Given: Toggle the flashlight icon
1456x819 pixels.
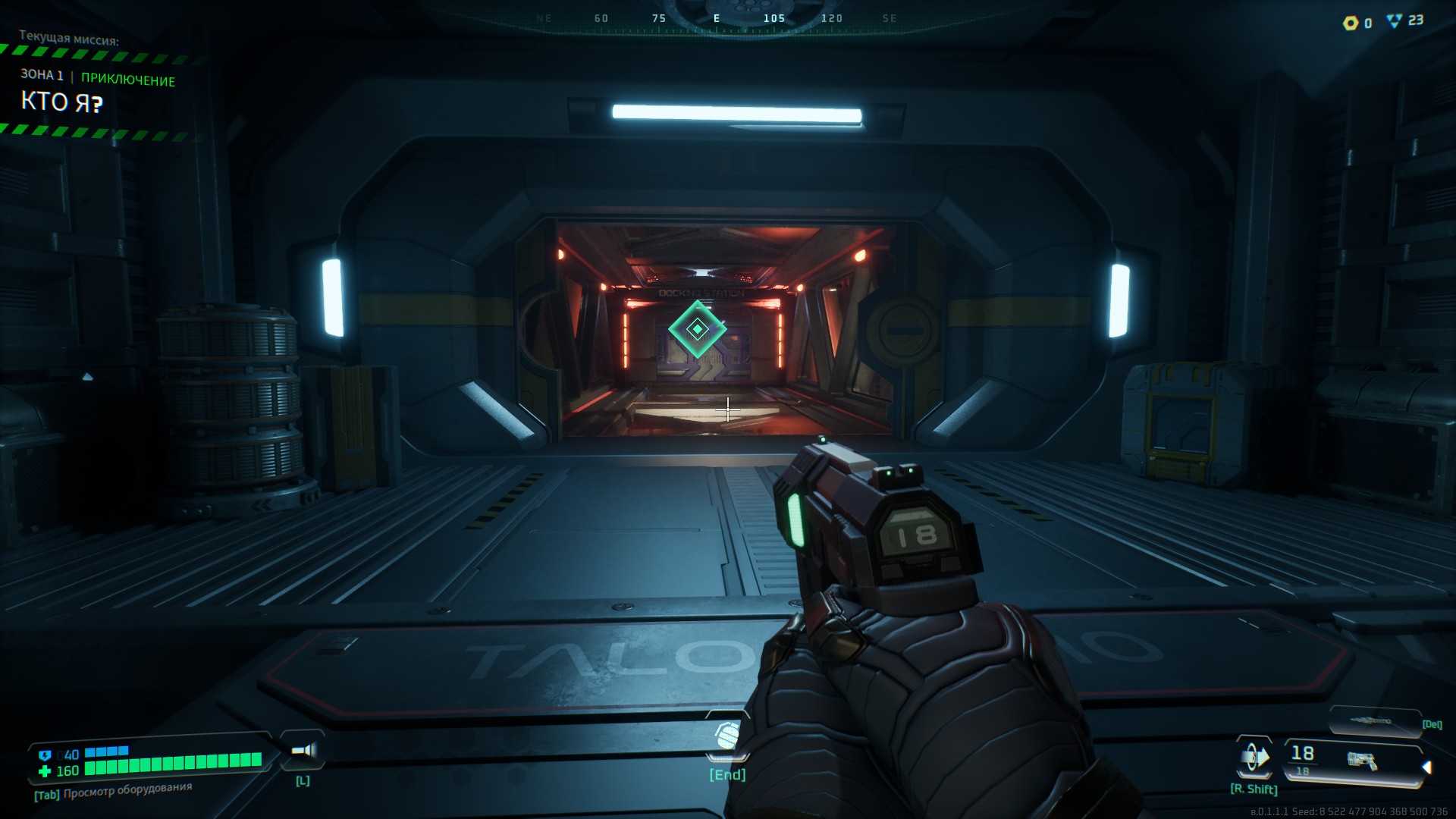Looking at the screenshot, I should point(303,751).
